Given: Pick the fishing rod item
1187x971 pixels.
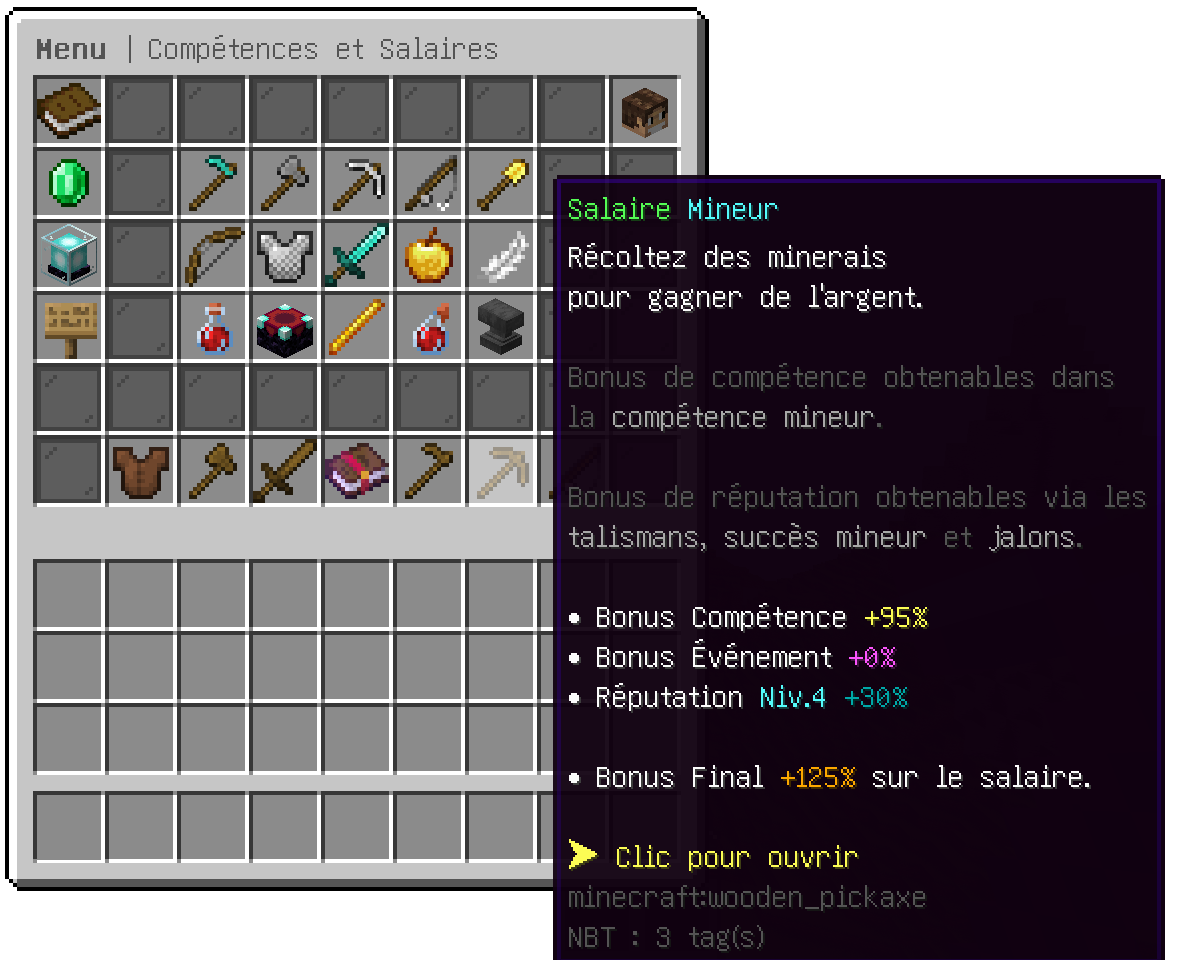Looking at the screenshot, I should (x=429, y=183).
